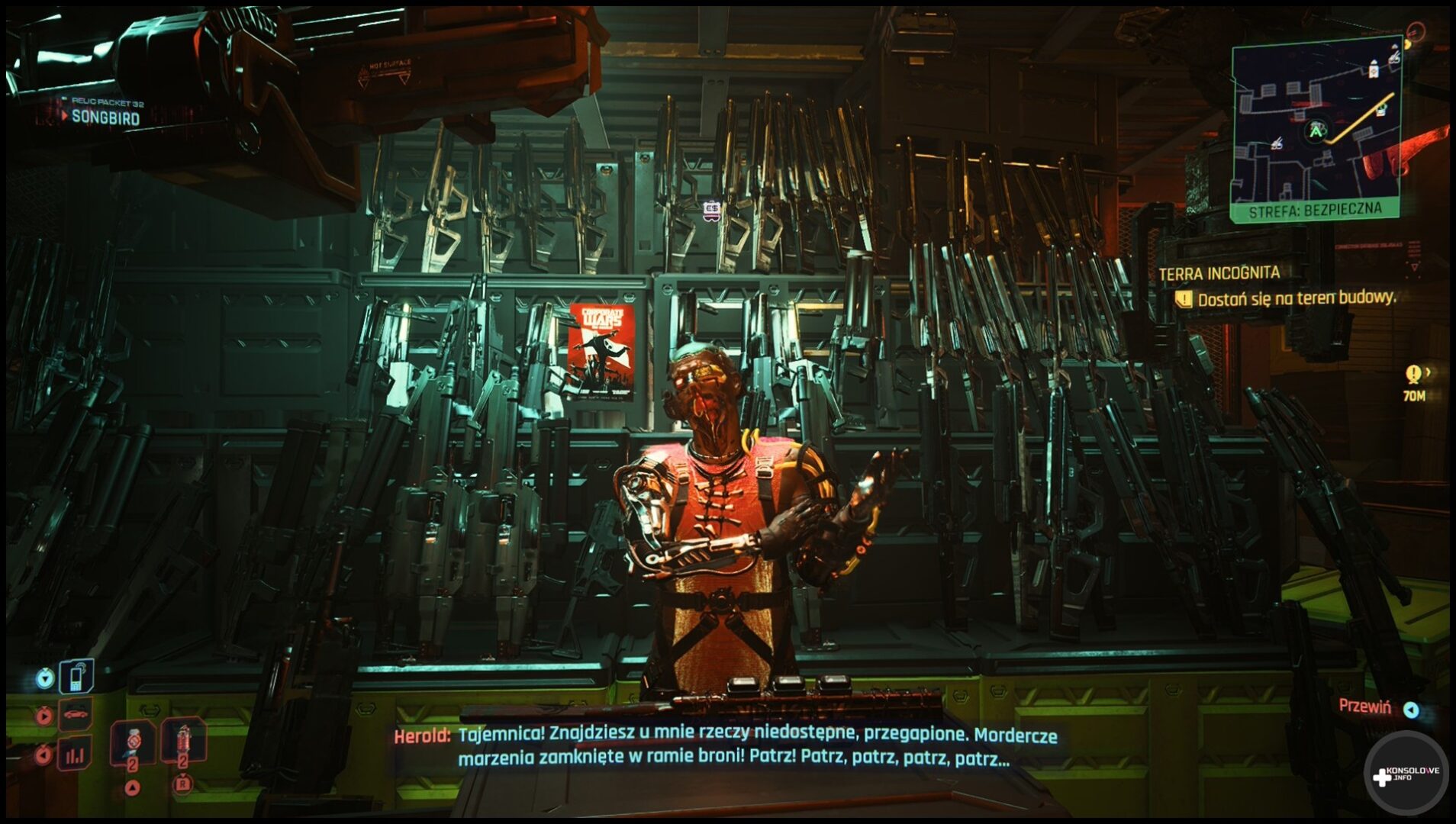
Task: Select the objective 'Dostań się na teren budowy'
Action: click(x=1296, y=298)
